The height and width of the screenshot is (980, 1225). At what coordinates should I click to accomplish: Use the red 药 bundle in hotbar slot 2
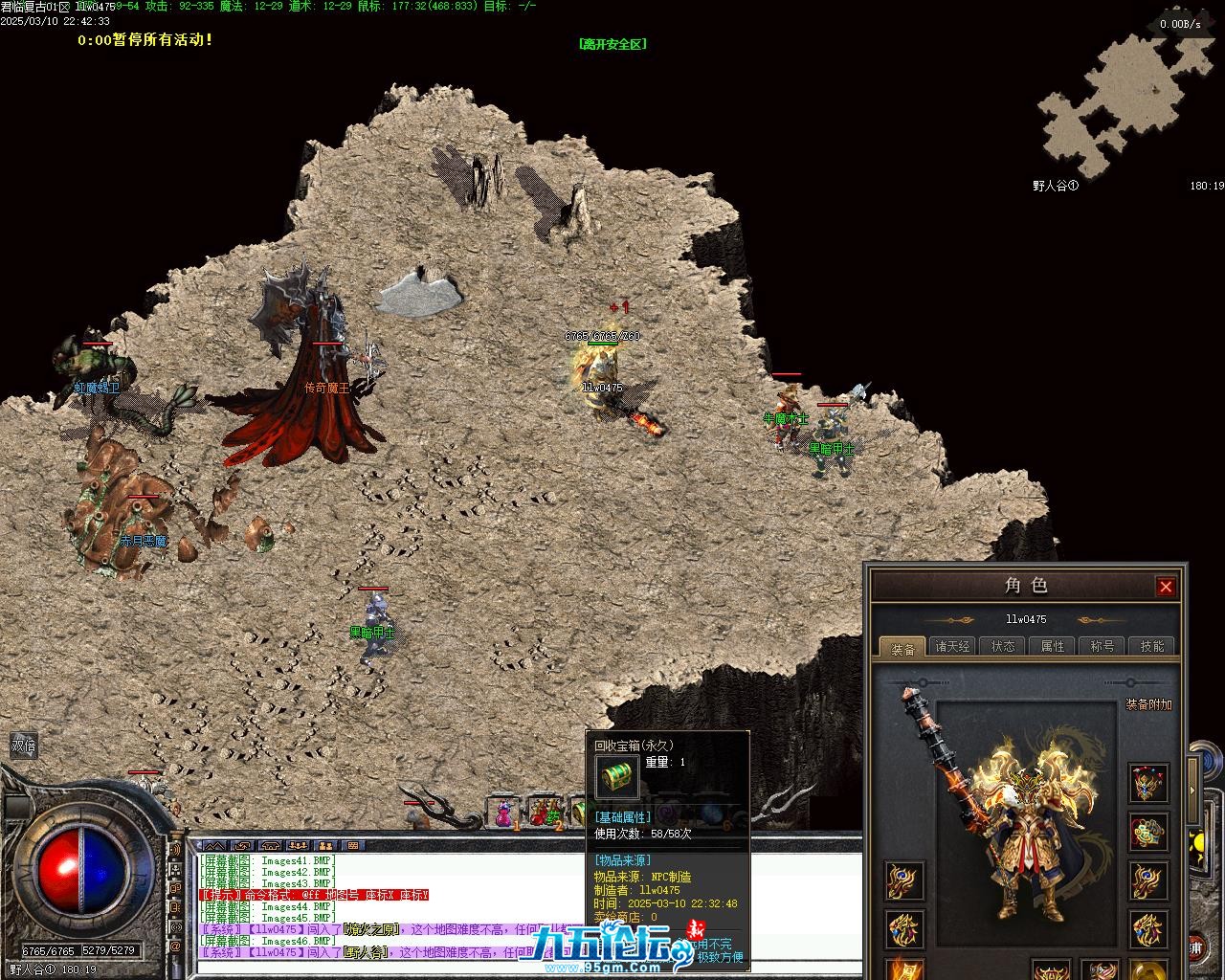tap(544, 813)
